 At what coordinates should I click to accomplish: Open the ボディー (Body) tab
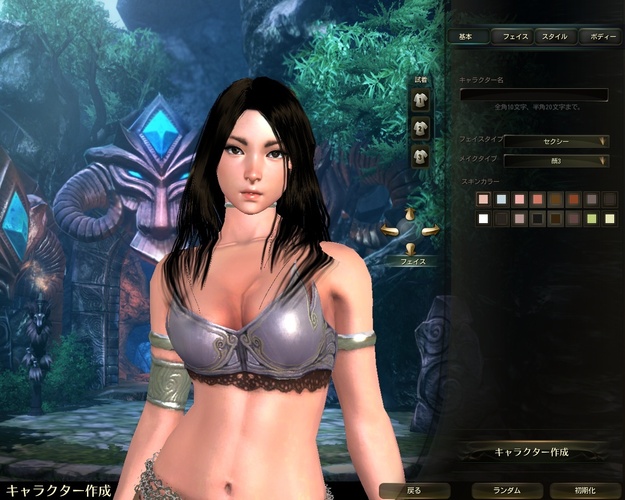coord(598,37)
